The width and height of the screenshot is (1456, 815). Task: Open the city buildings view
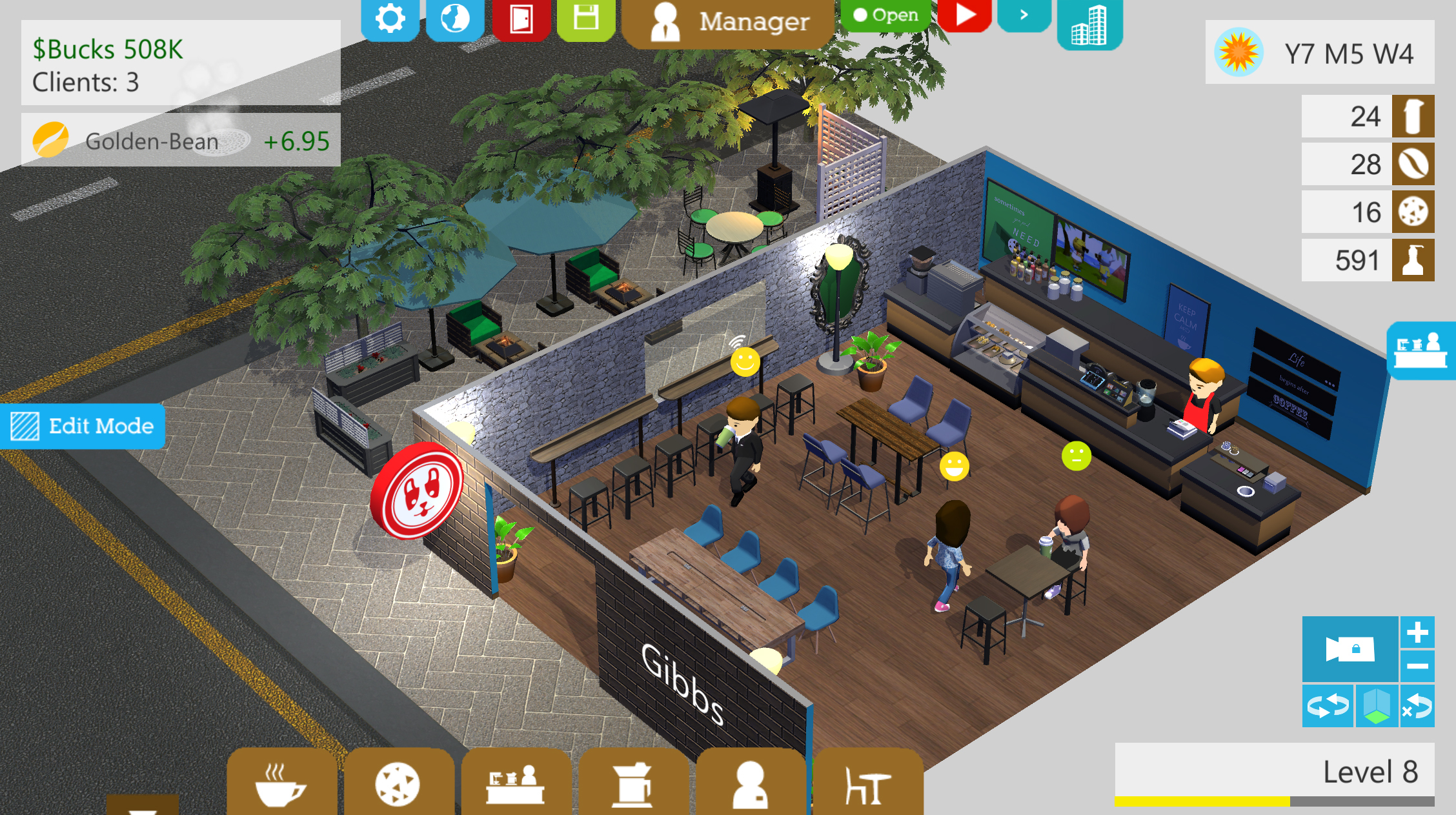(1089, 23)
